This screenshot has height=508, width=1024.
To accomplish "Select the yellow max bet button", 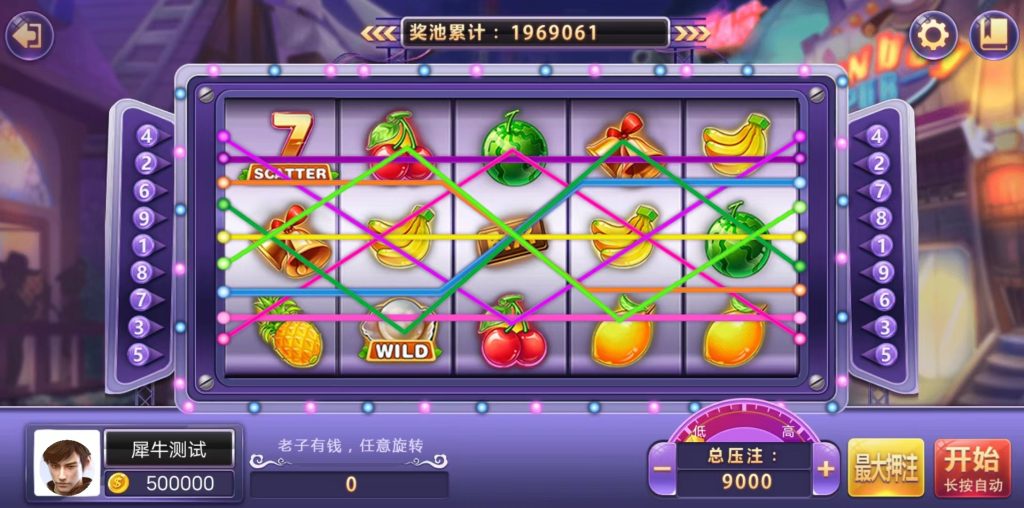I will [x=885, y=468].
